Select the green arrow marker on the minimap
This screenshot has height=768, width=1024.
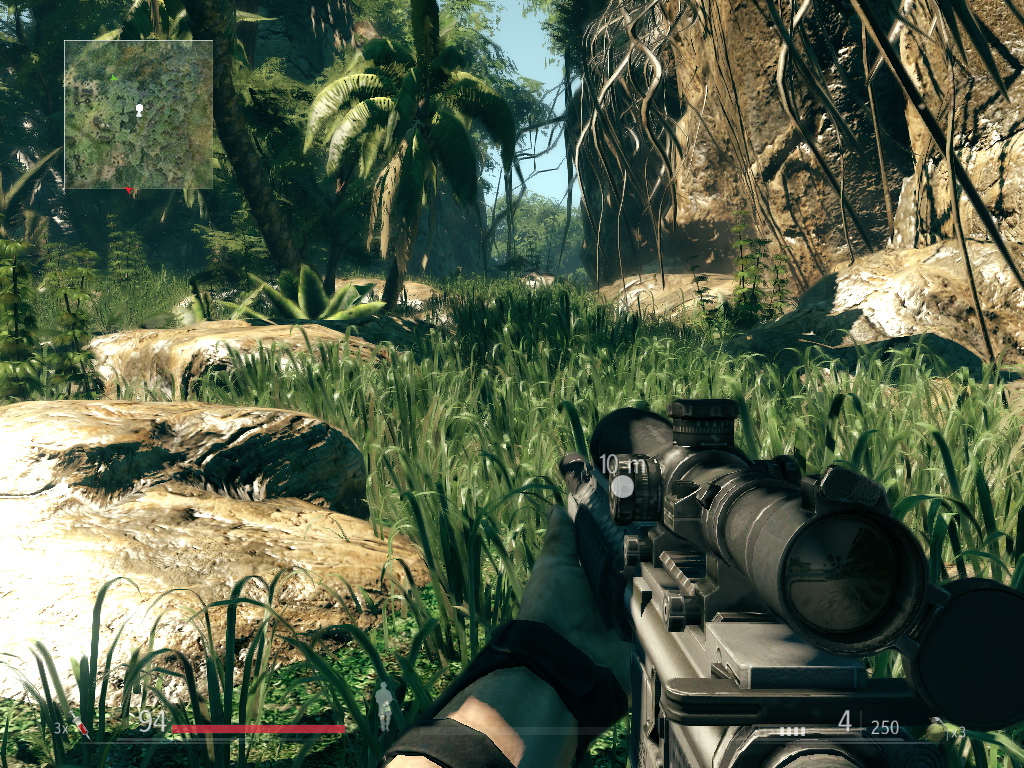115,76
